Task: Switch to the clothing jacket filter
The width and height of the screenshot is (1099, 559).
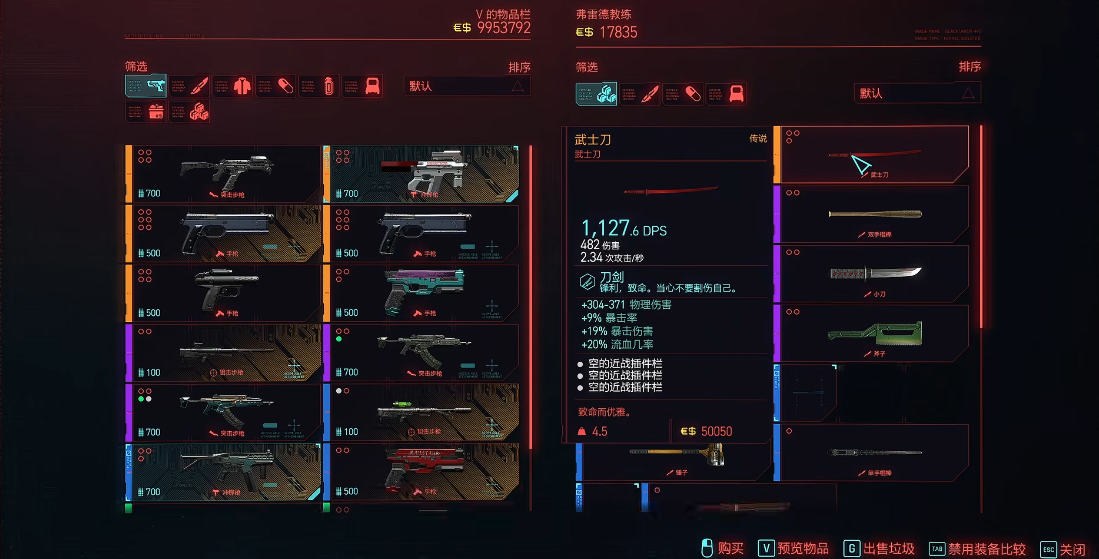Action: pyautogui.click(x=243, y=86)
